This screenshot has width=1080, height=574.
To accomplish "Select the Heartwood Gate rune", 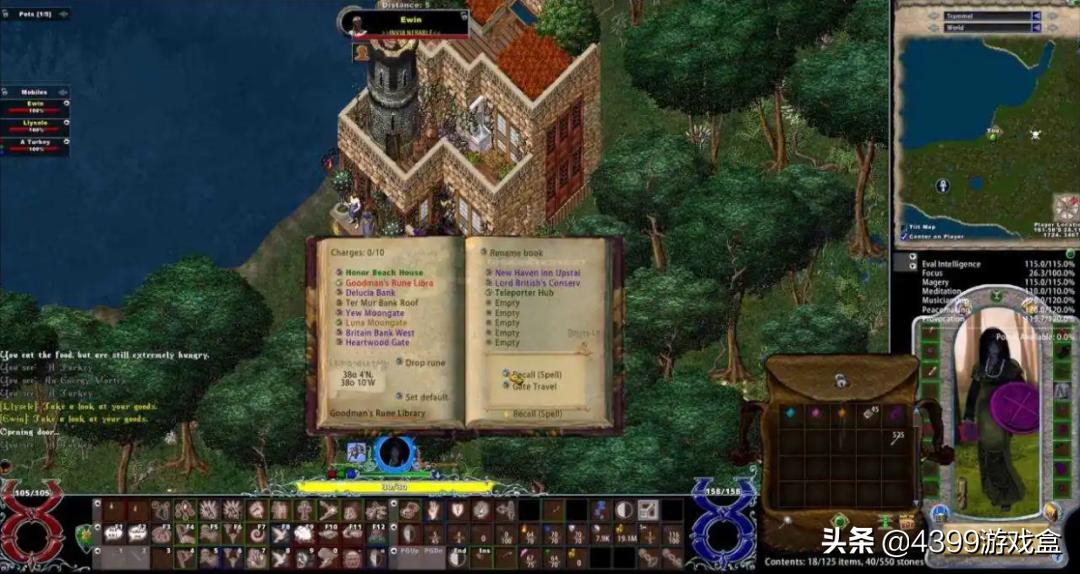I will [x=377, y=343].
